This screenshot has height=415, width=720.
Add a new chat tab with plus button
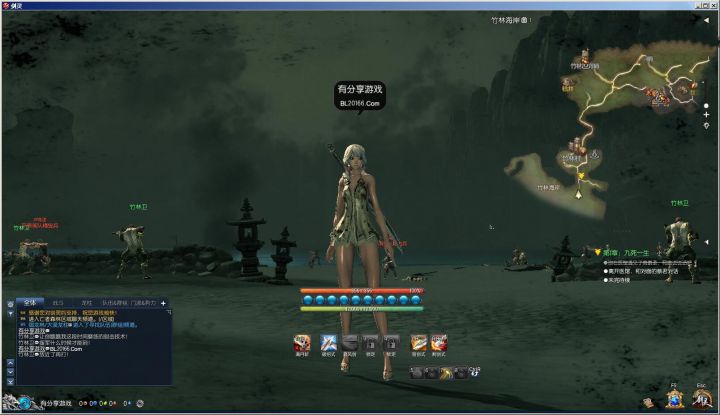[163, 302]
